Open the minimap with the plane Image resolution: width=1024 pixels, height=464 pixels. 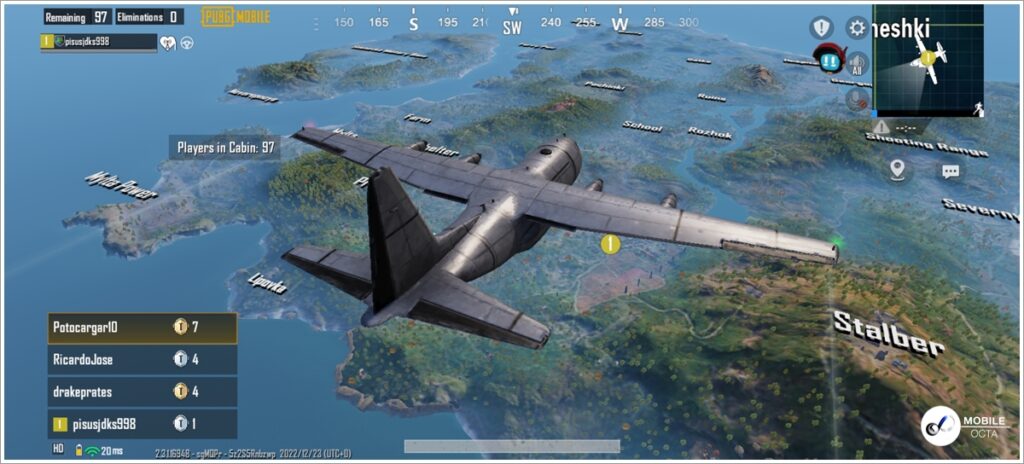(x=928, y=62)
